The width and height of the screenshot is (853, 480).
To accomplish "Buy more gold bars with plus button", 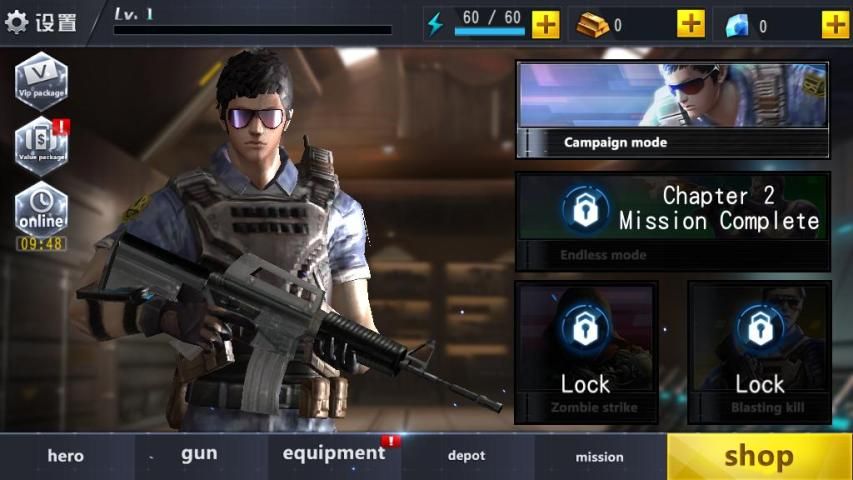I will [x=690, y=24].
